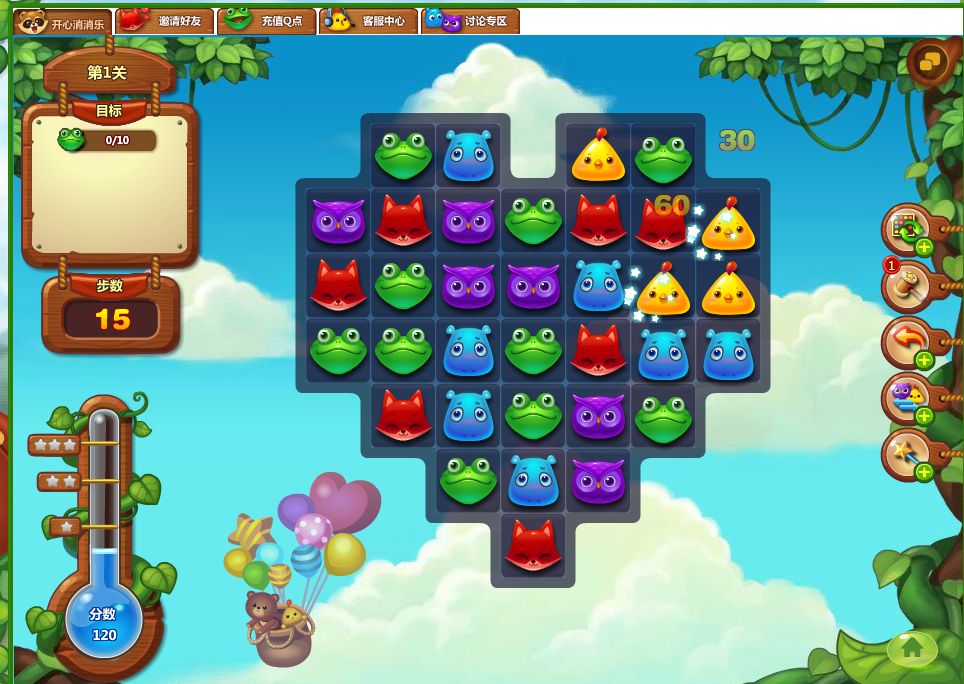
Task: Click the green home button
Action: point(911,648)
